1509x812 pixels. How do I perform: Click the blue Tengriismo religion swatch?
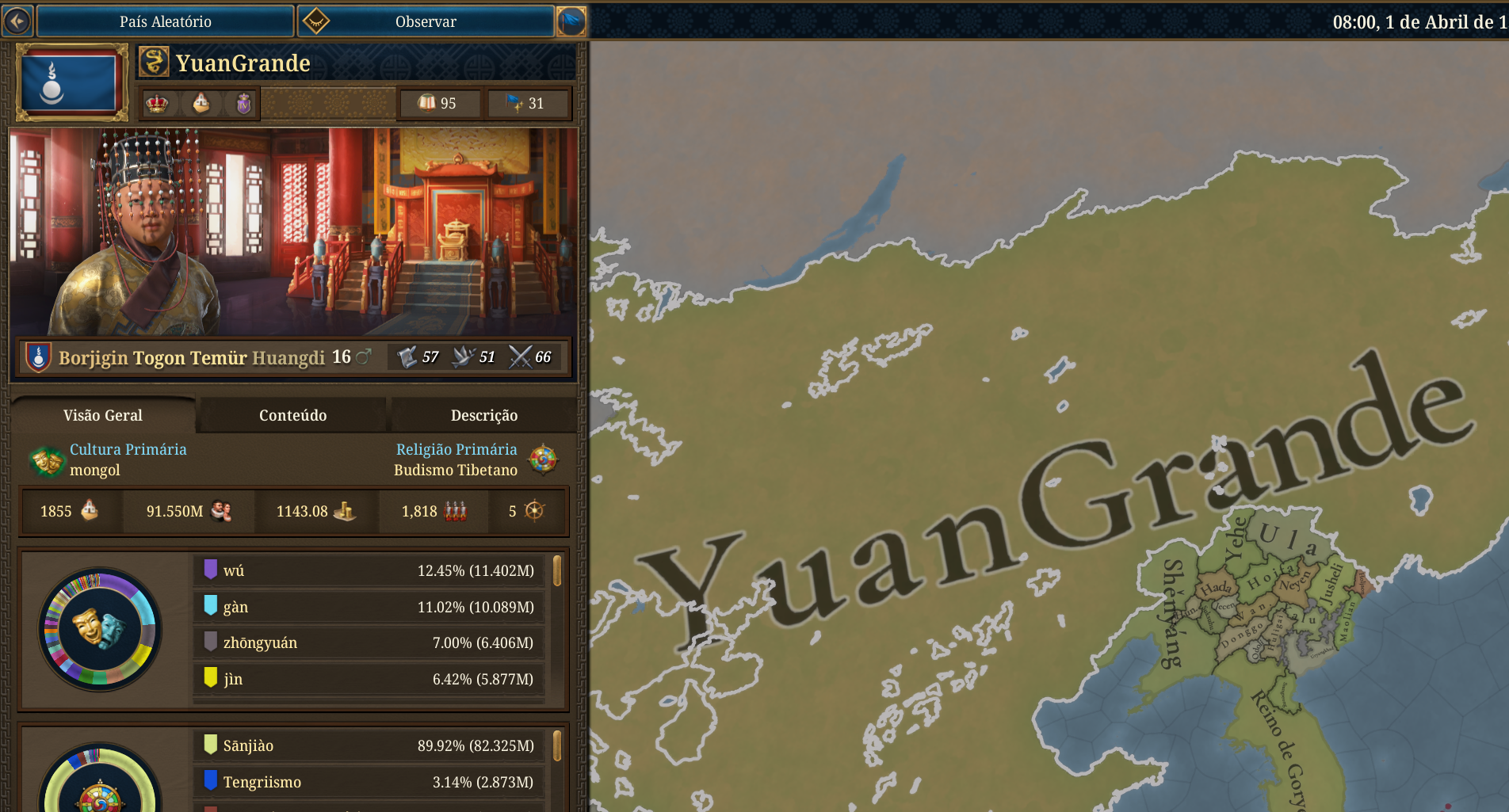(x=209, y=782)
